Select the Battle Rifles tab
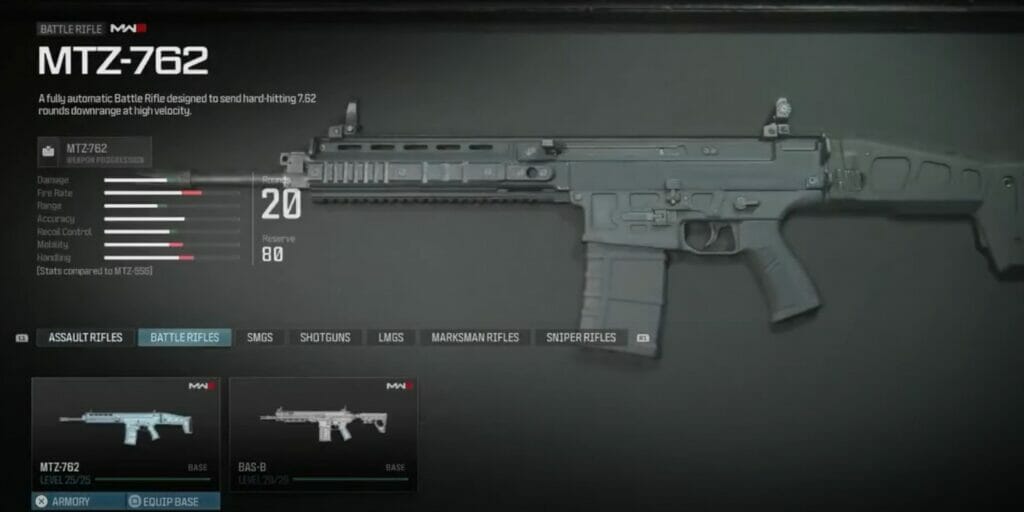The width and height of the screenshot is (1024, 512). point(185,338)
